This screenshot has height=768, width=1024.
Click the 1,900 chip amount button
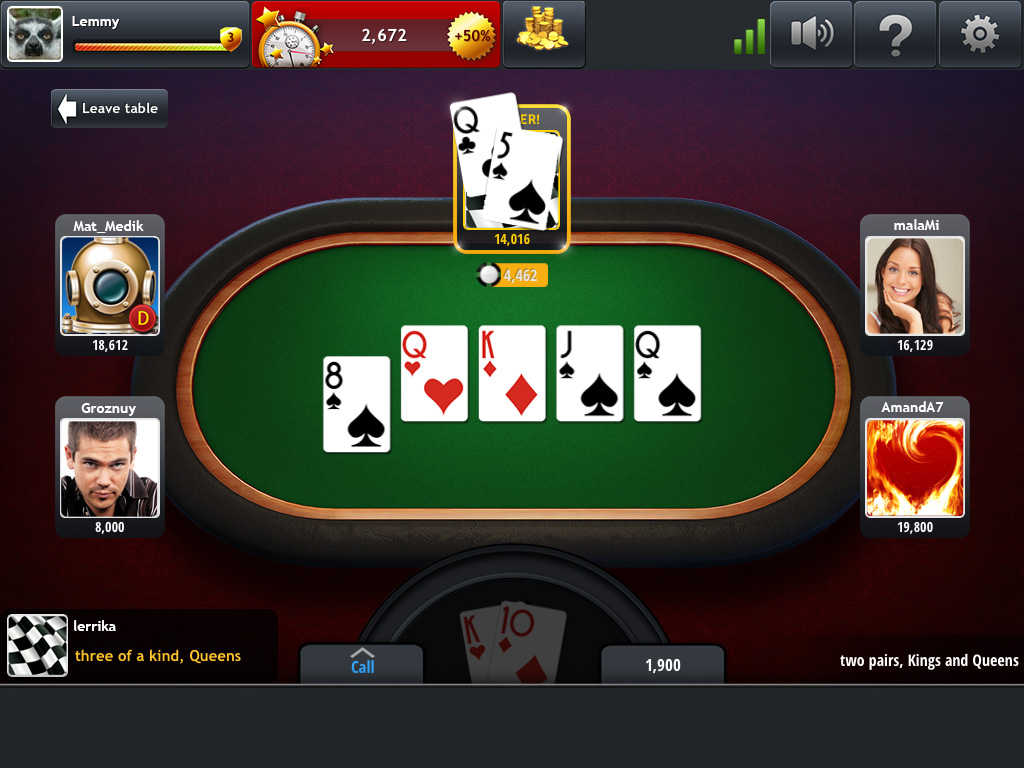point(662,665)
